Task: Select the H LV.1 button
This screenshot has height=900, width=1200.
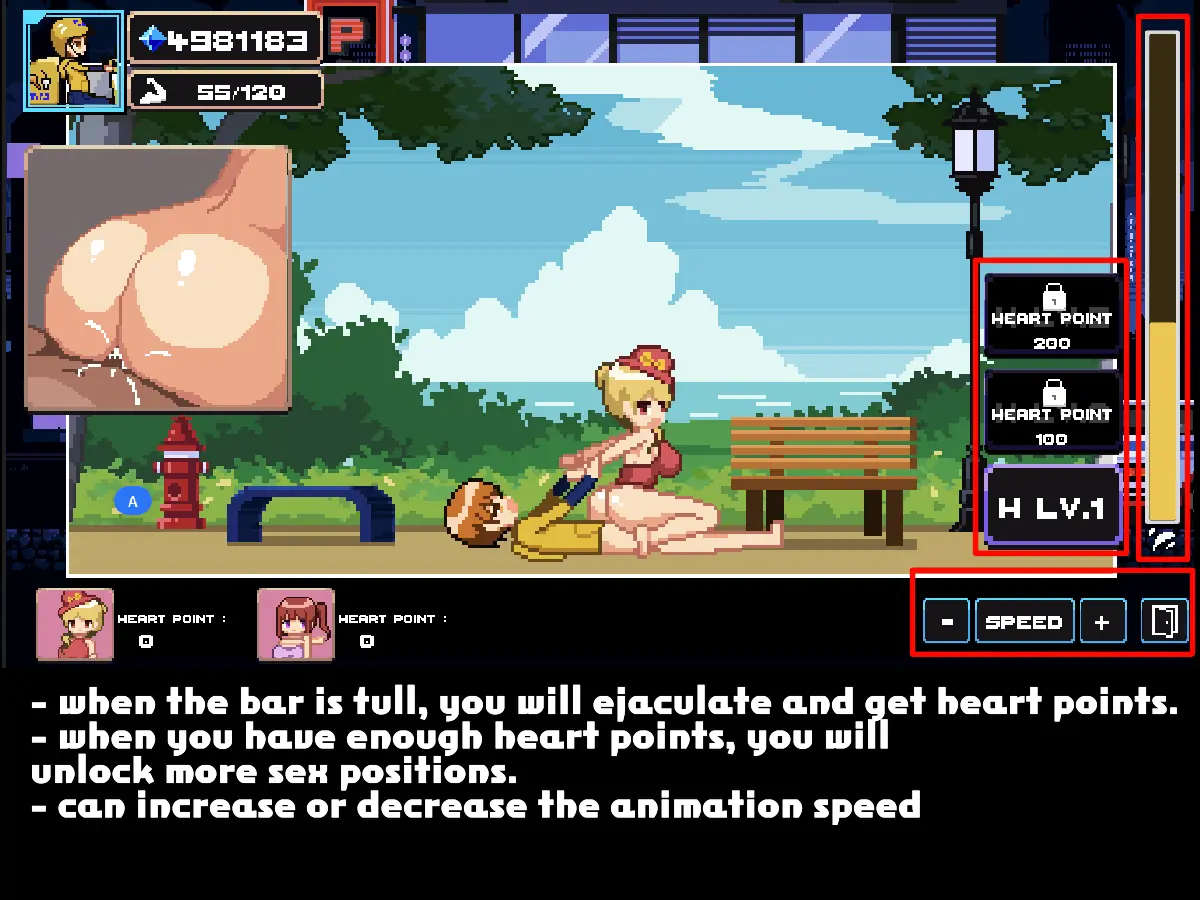Action: click(1052, 508)
